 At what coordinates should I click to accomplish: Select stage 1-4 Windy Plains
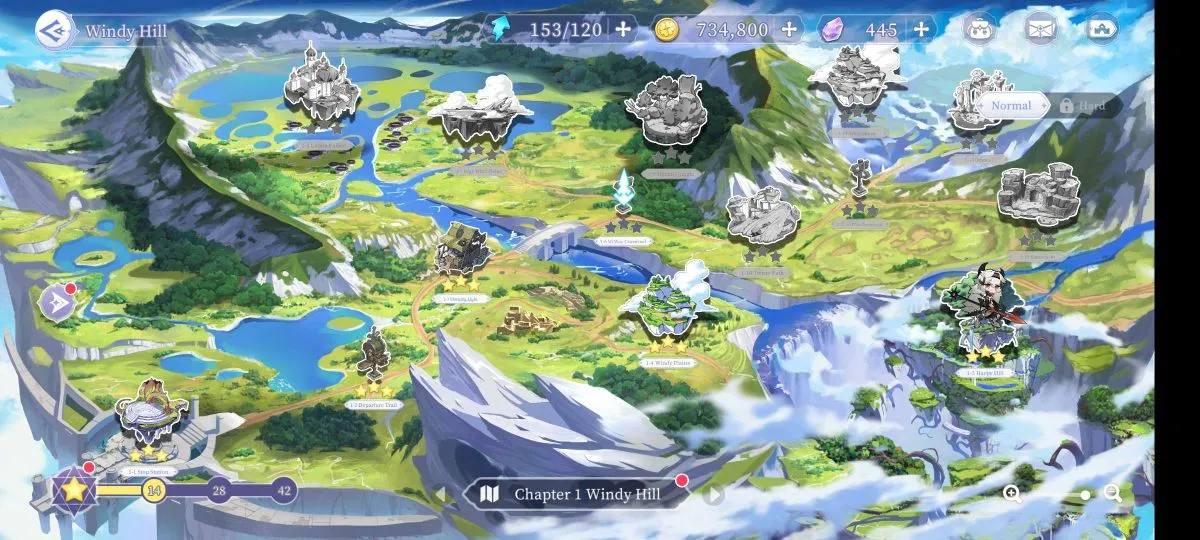click(668, 305)
